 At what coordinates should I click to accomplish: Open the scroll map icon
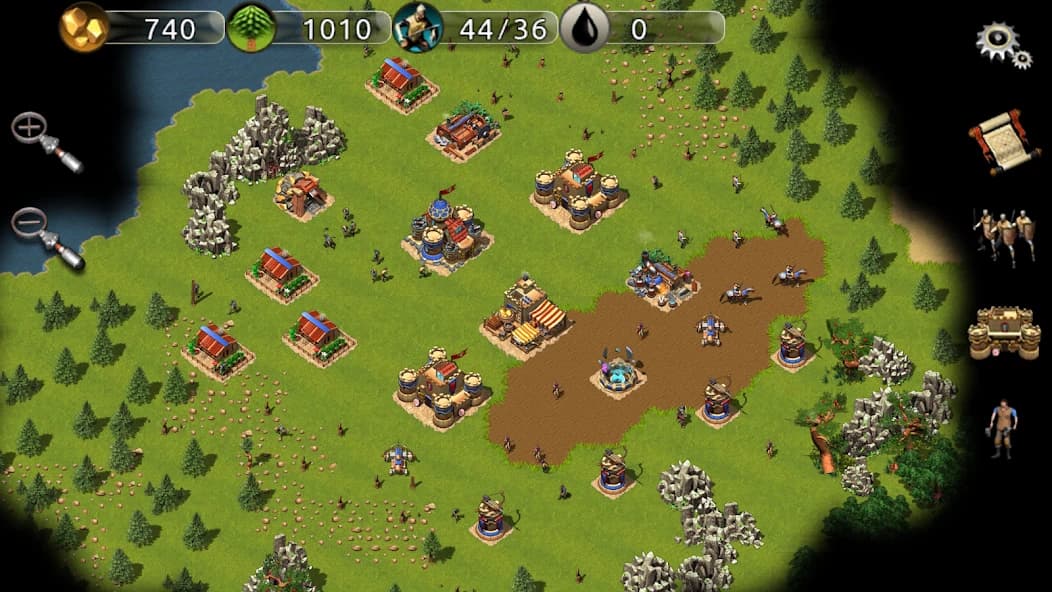1004,141
